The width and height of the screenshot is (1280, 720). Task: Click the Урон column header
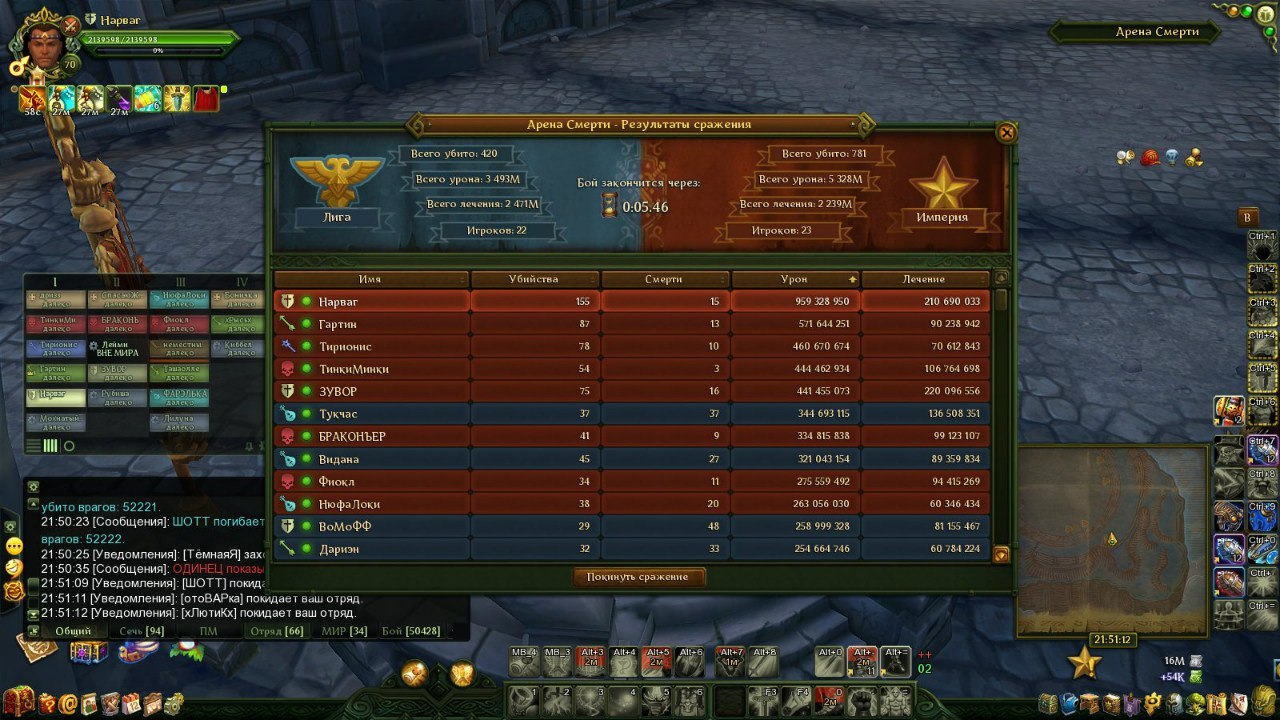tap(794, 279)
